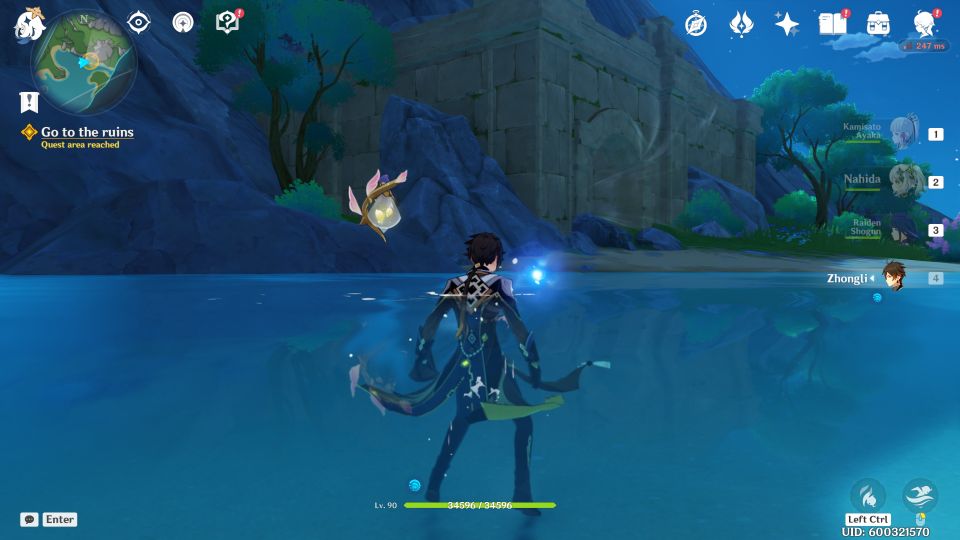Track the 'Go to the ruins' quest
This screenshot has height=540, width=960.
86,132
